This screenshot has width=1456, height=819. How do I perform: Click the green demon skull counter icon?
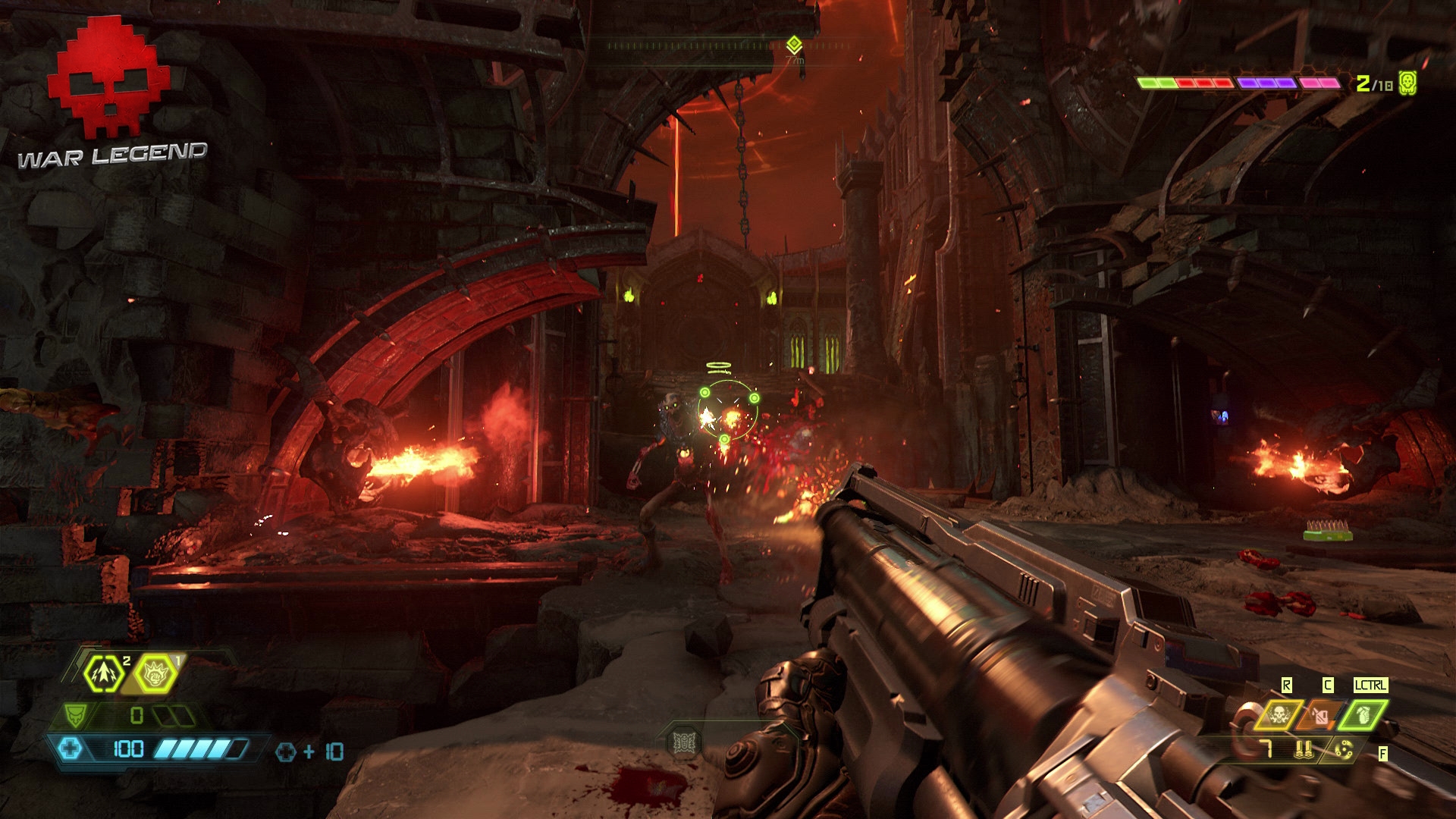pos(1407,83)
